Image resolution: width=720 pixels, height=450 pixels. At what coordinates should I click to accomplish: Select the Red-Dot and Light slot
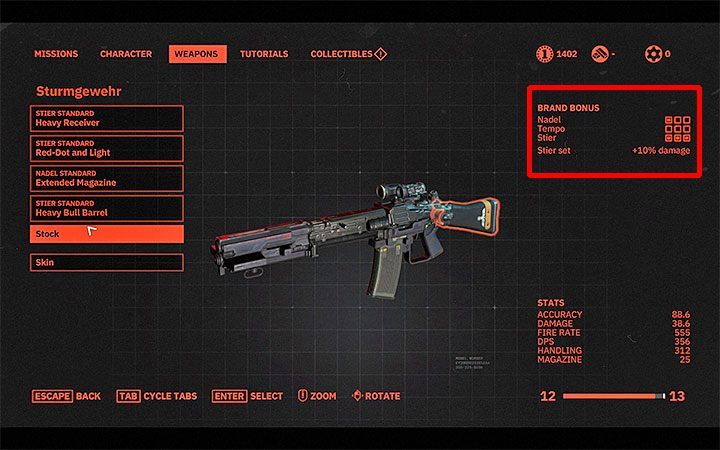click(x=107, y=148)
